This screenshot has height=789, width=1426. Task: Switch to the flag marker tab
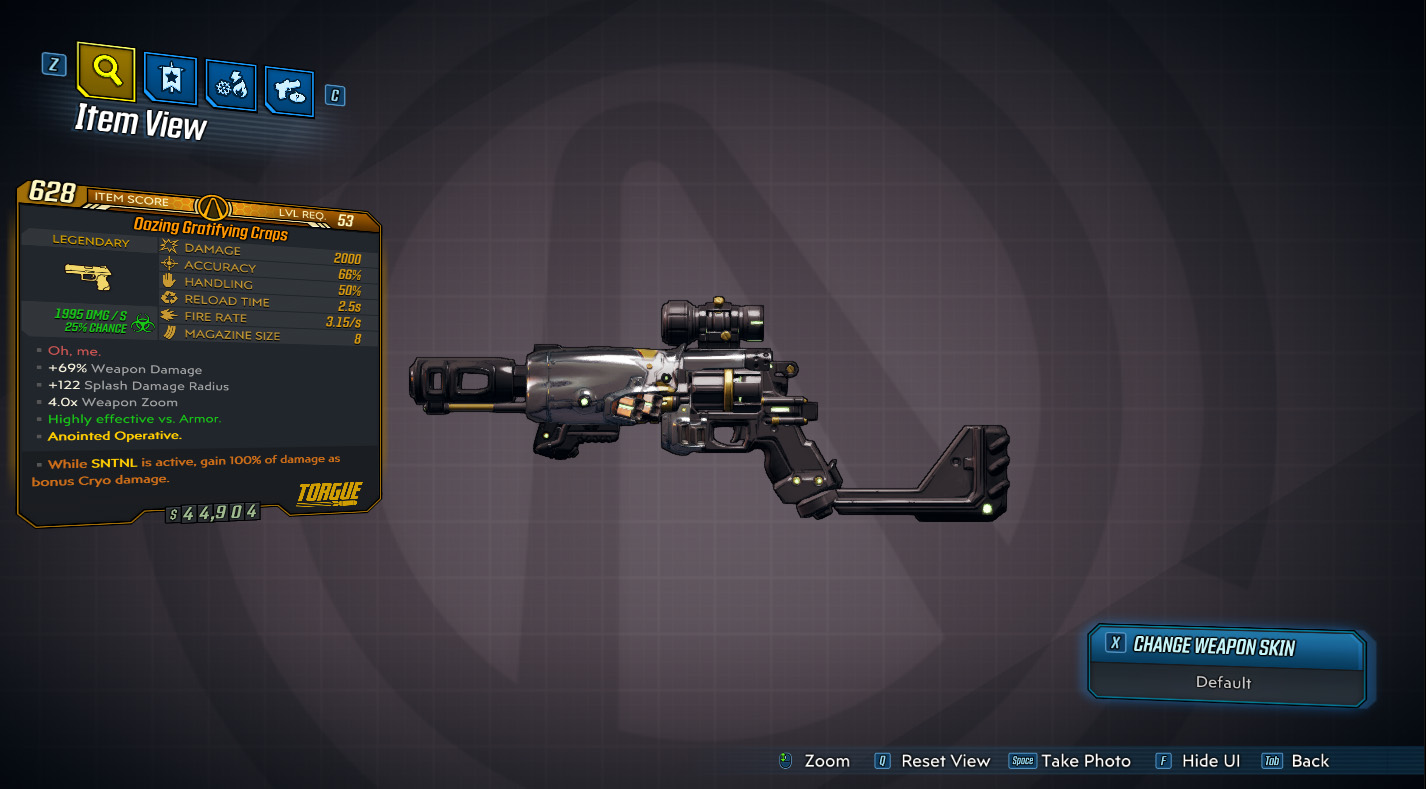(170, 80)
